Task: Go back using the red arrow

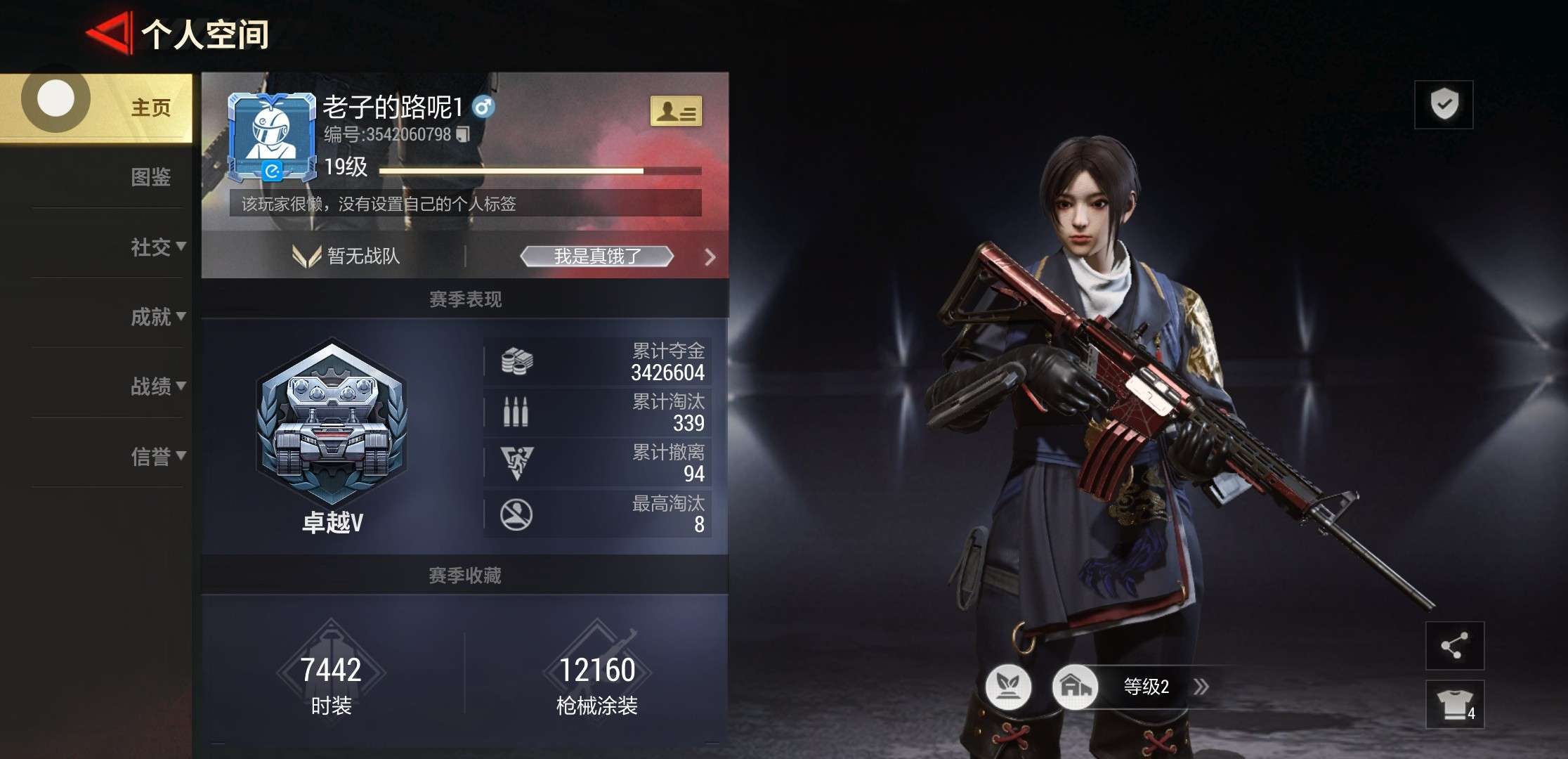Action: pyautogui.click(x=109, y=33)
